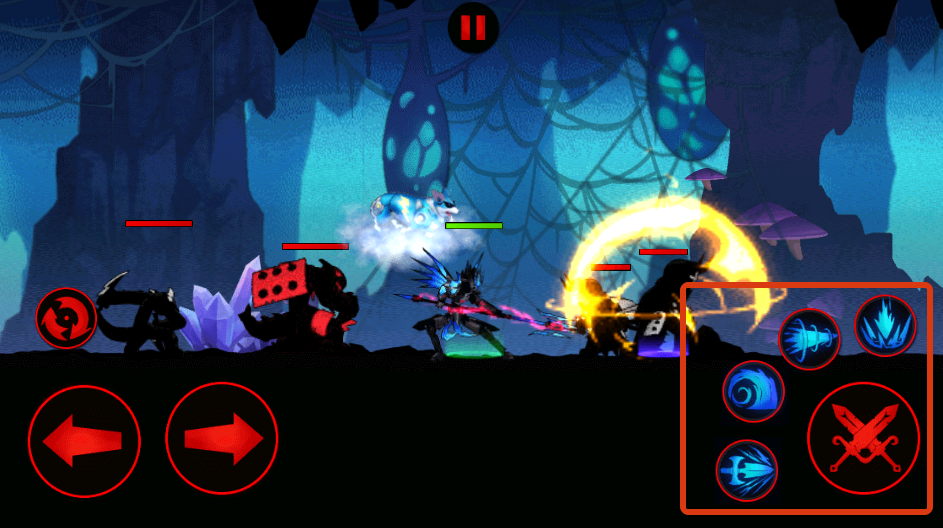Activate the red swirl special ability
Screen dimensions: 943x528
66,318
